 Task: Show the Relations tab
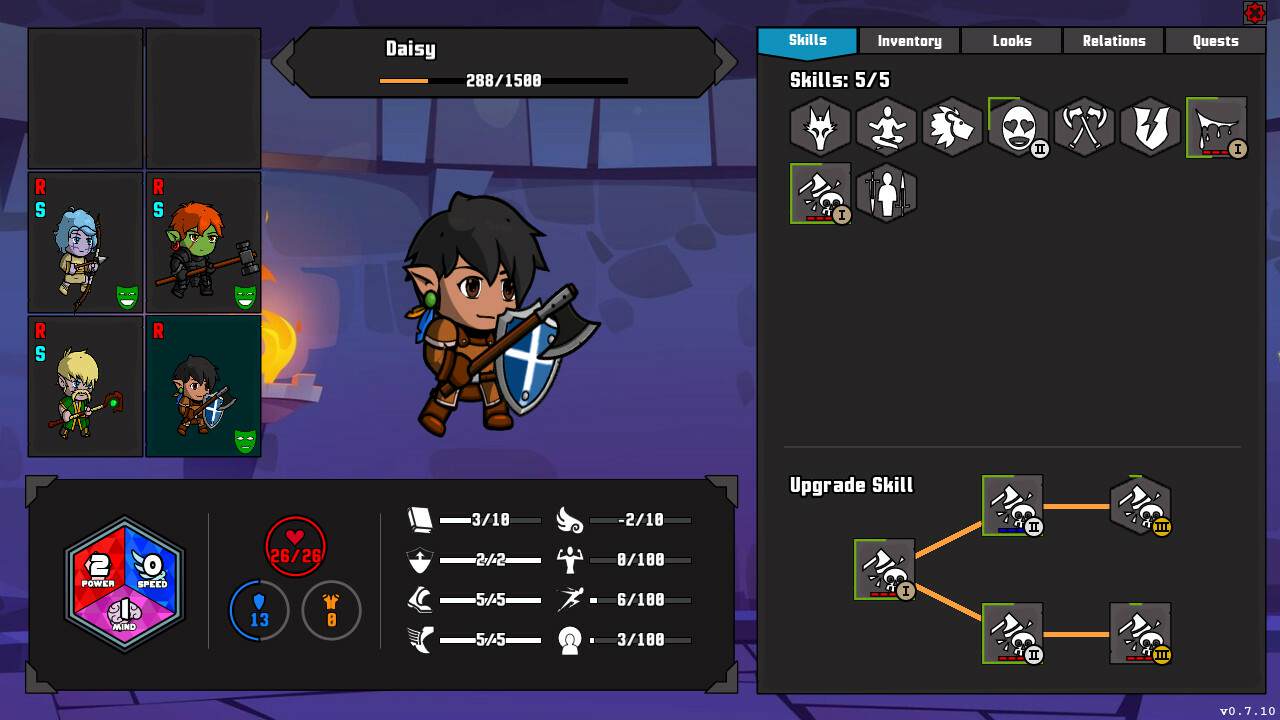click(x=1113, y=41)
